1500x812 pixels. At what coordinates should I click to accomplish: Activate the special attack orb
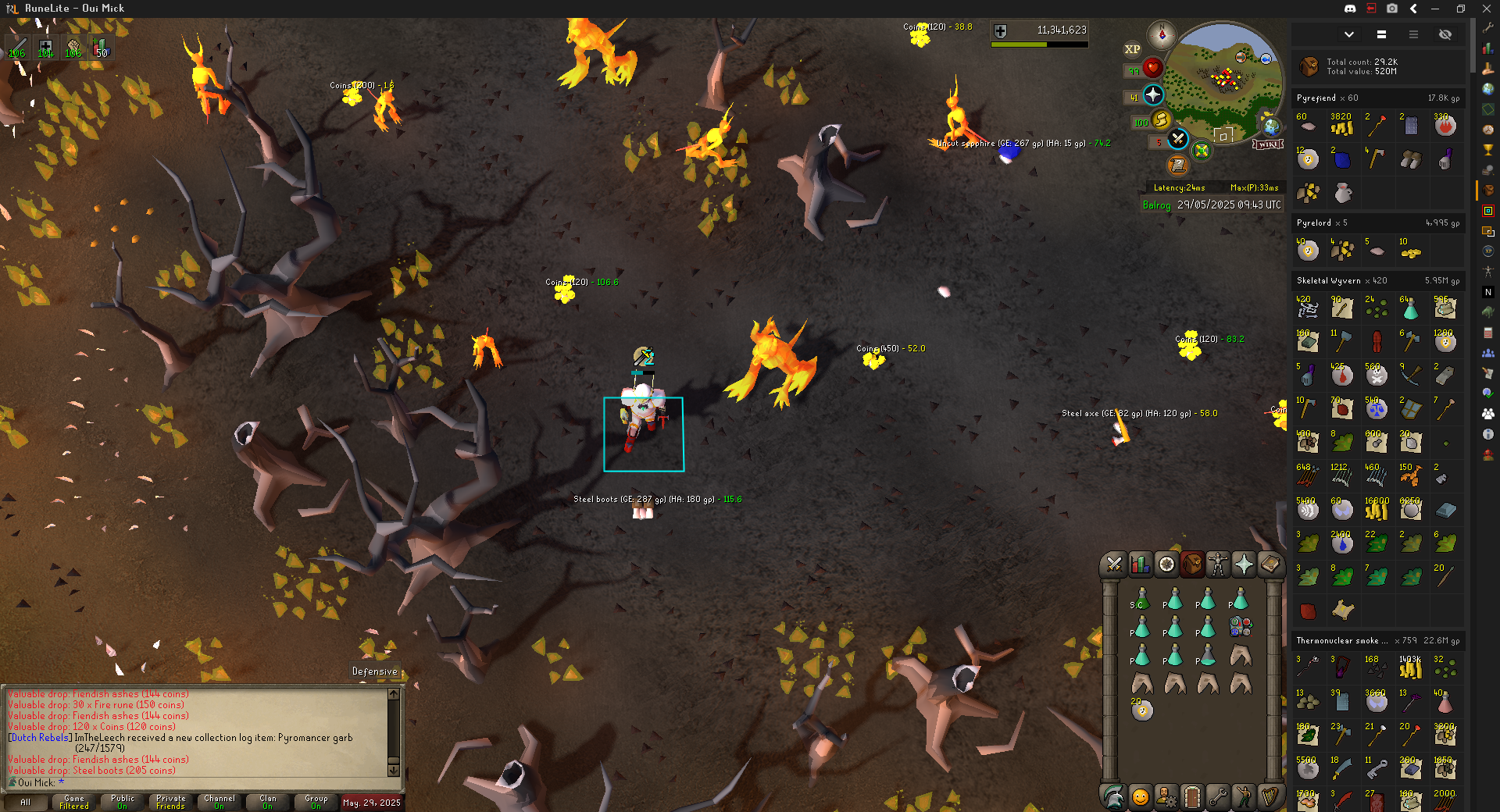(x=1177, y=140)
